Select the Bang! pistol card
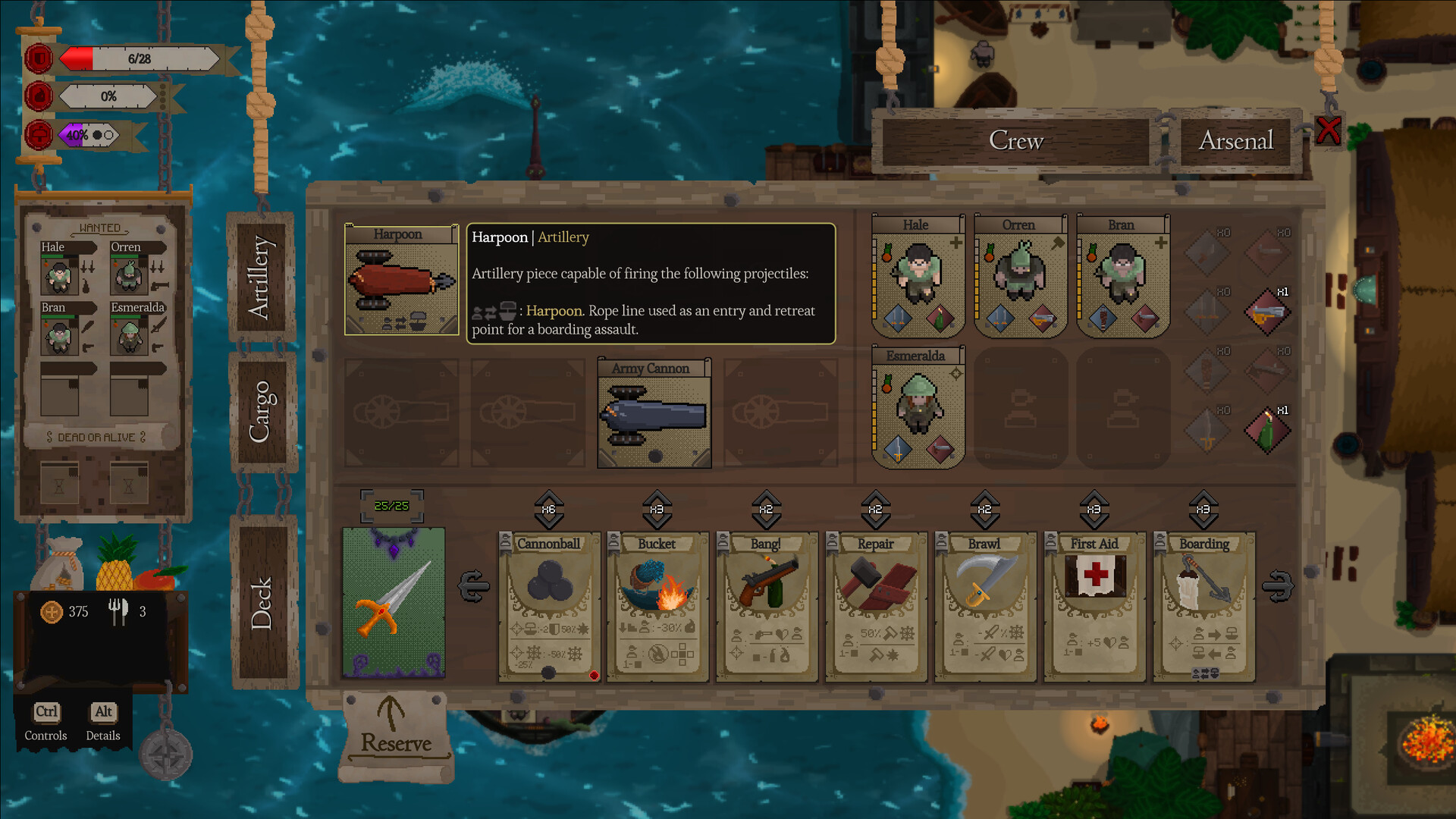Image resolution: width=1456 pixels, height=819 pixels. click(767, 607)
